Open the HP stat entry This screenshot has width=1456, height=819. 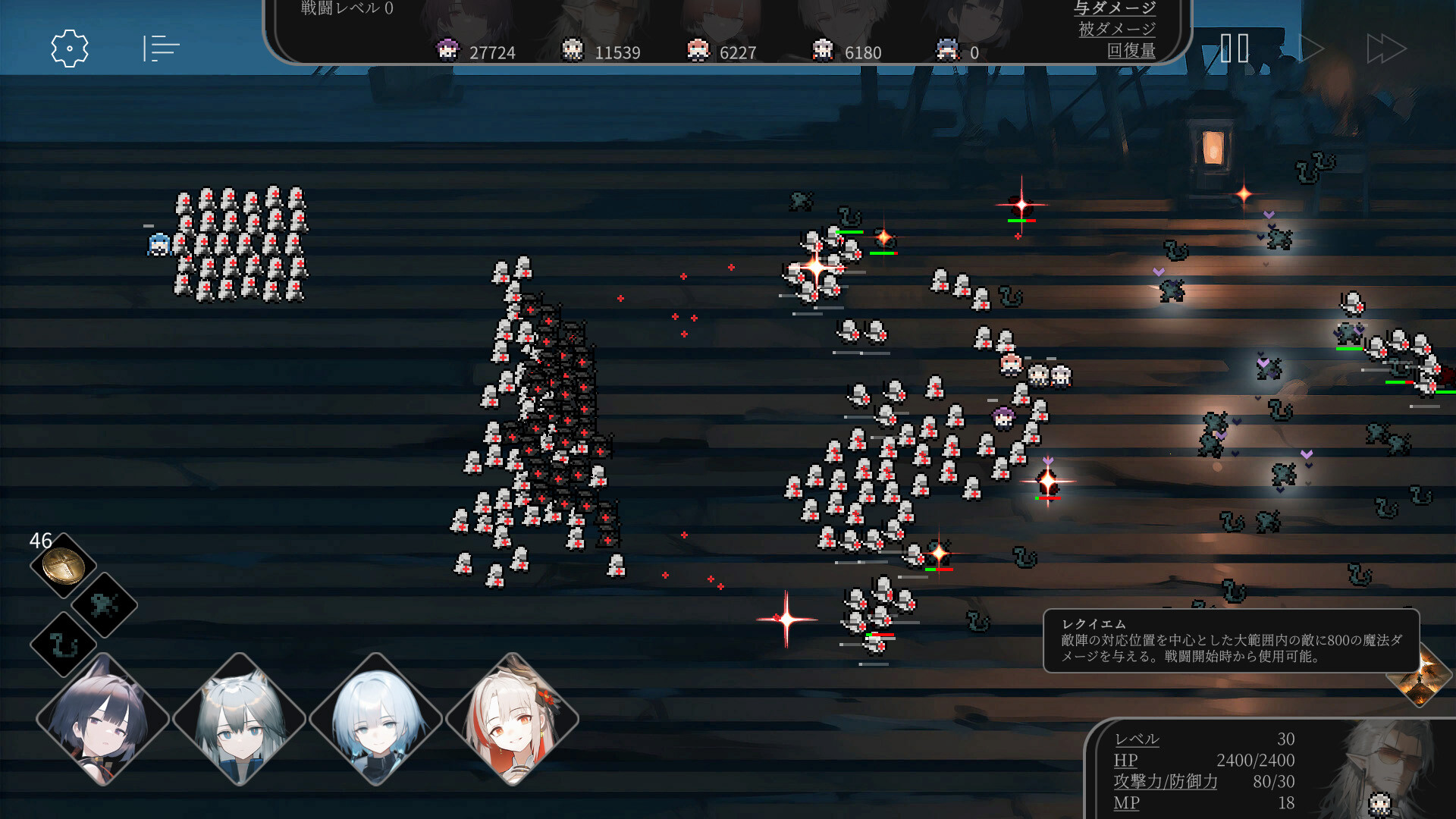click(x=1125, y=761)
